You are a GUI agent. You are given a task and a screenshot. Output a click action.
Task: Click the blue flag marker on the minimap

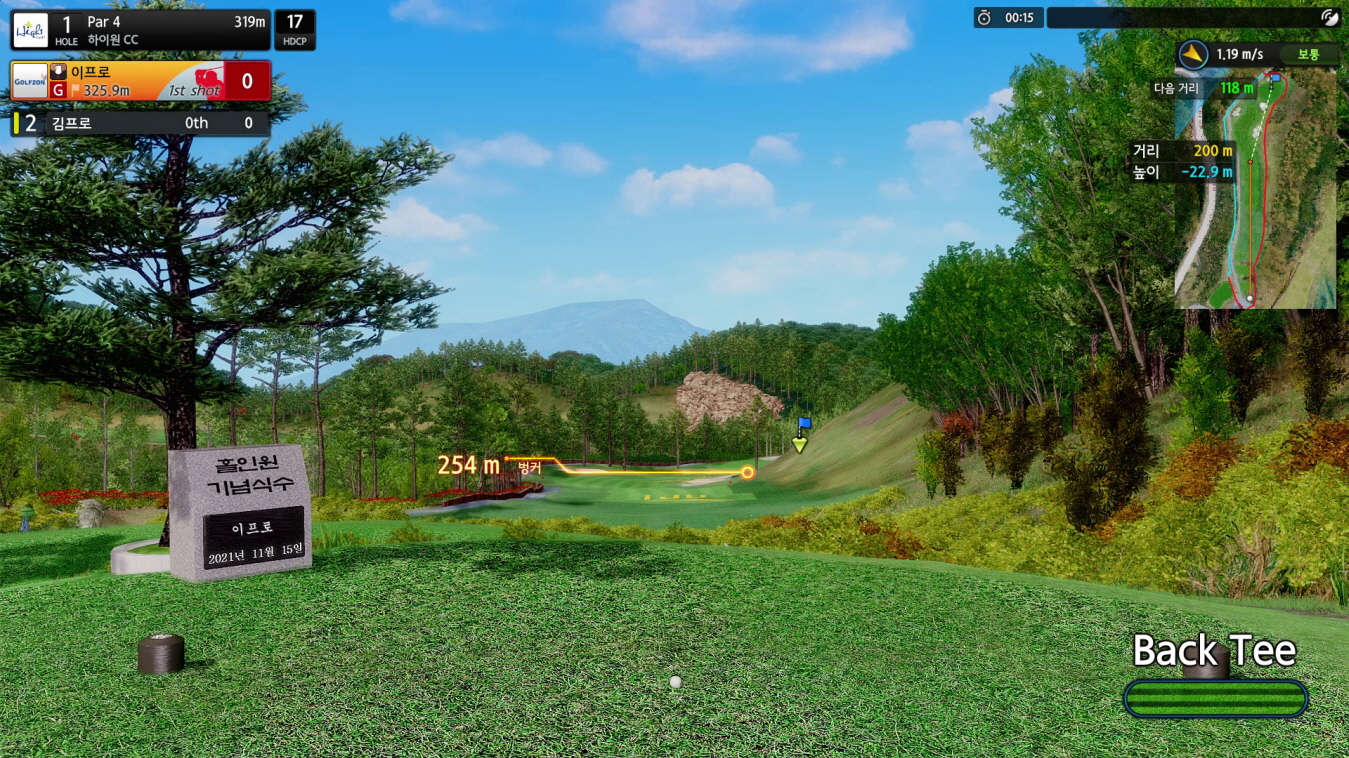1275,77
